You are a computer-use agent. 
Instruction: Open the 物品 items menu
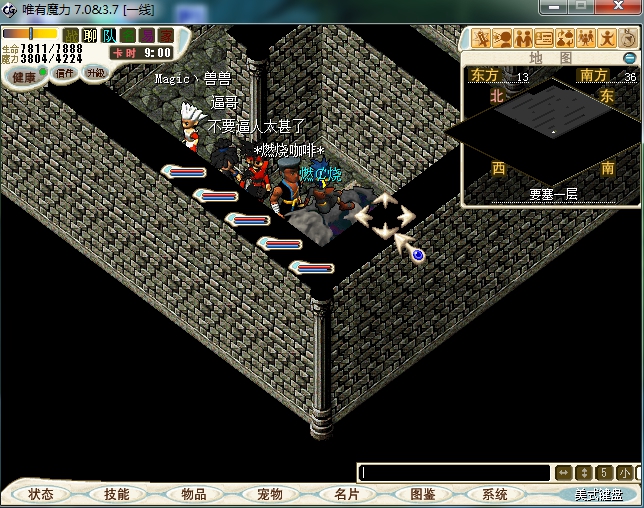point(193,494)
